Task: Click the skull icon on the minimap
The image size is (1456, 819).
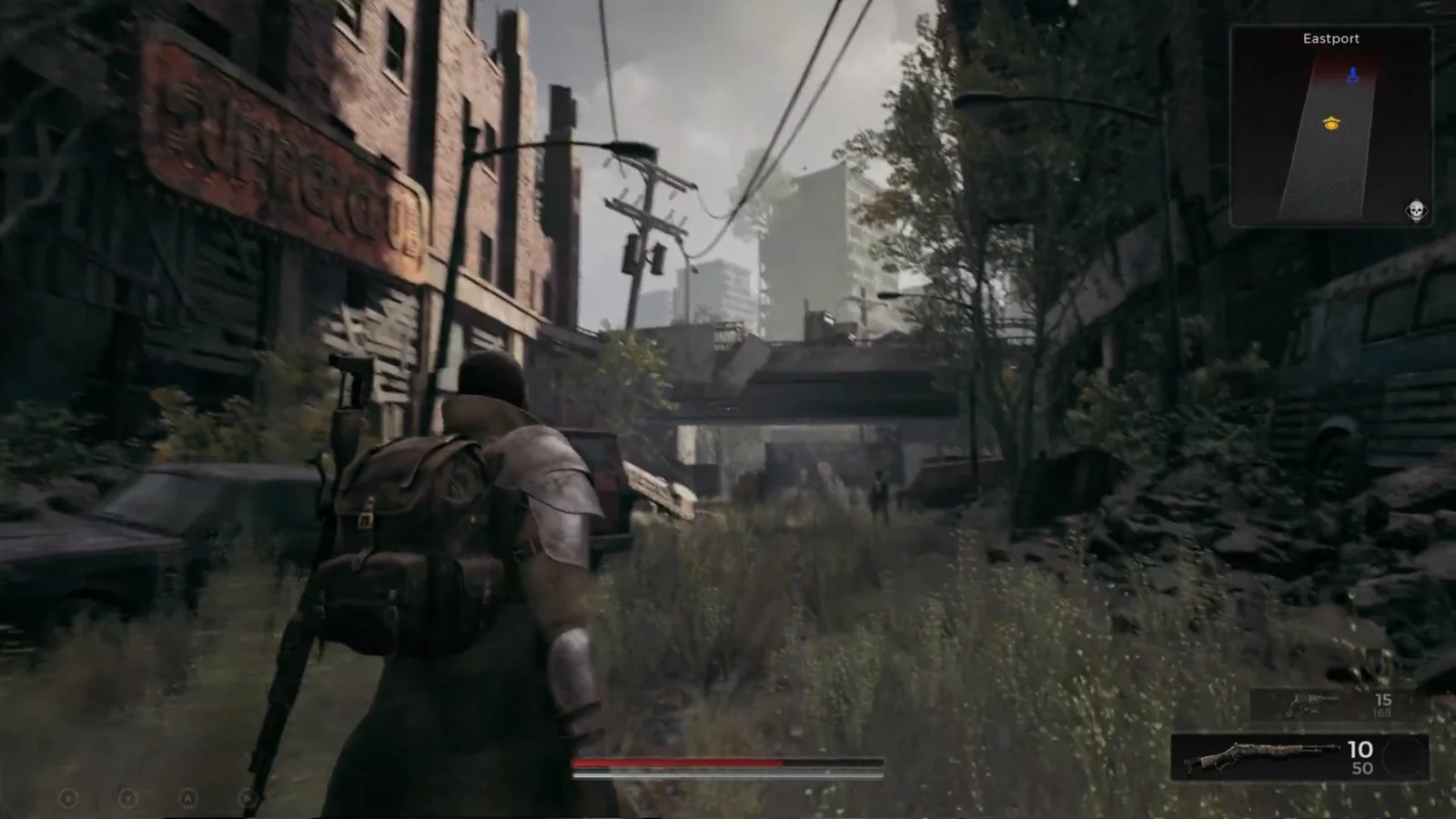Action: point(1415,211)
